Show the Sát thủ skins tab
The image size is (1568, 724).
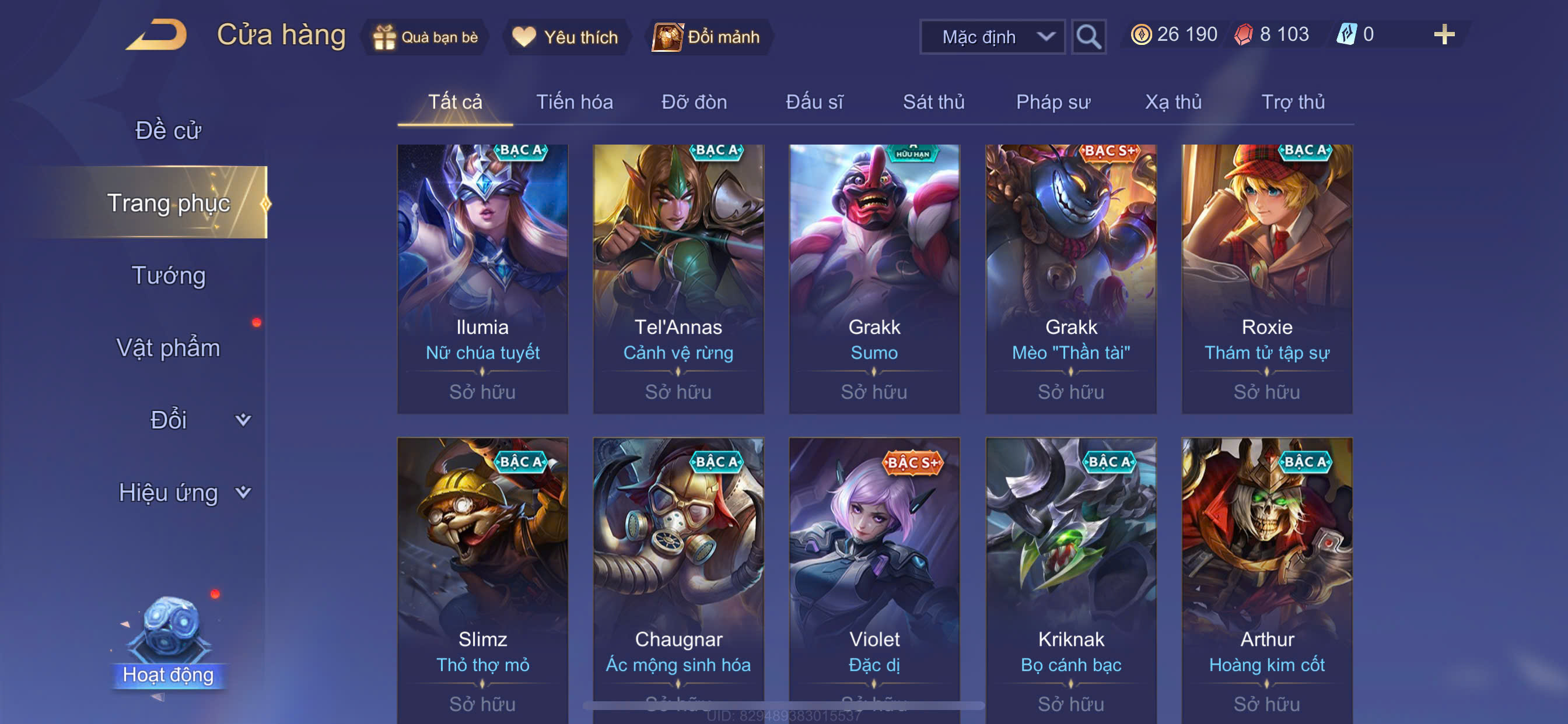[933, 102]
